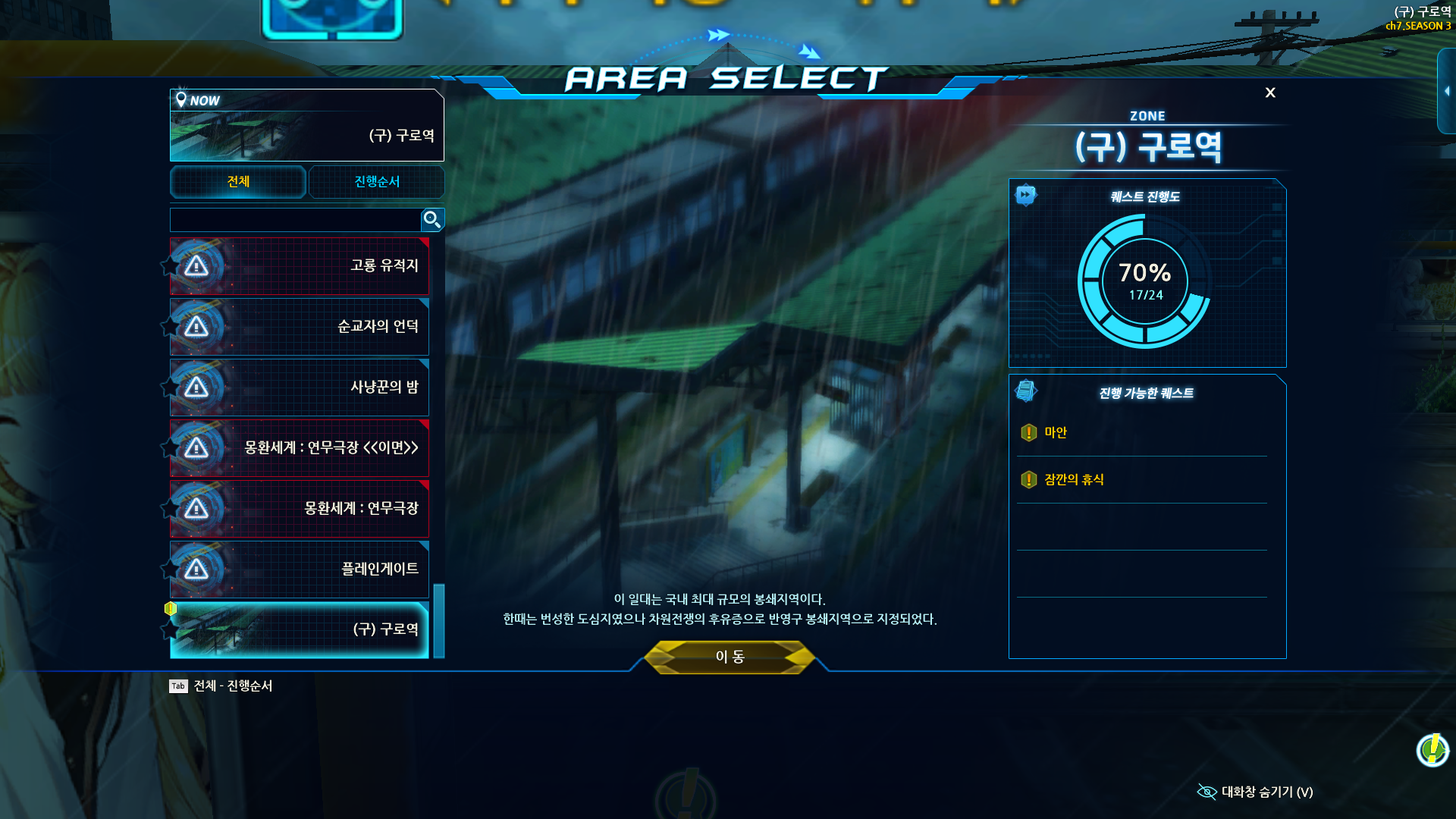Click the 이동 move button

point(730,657)
